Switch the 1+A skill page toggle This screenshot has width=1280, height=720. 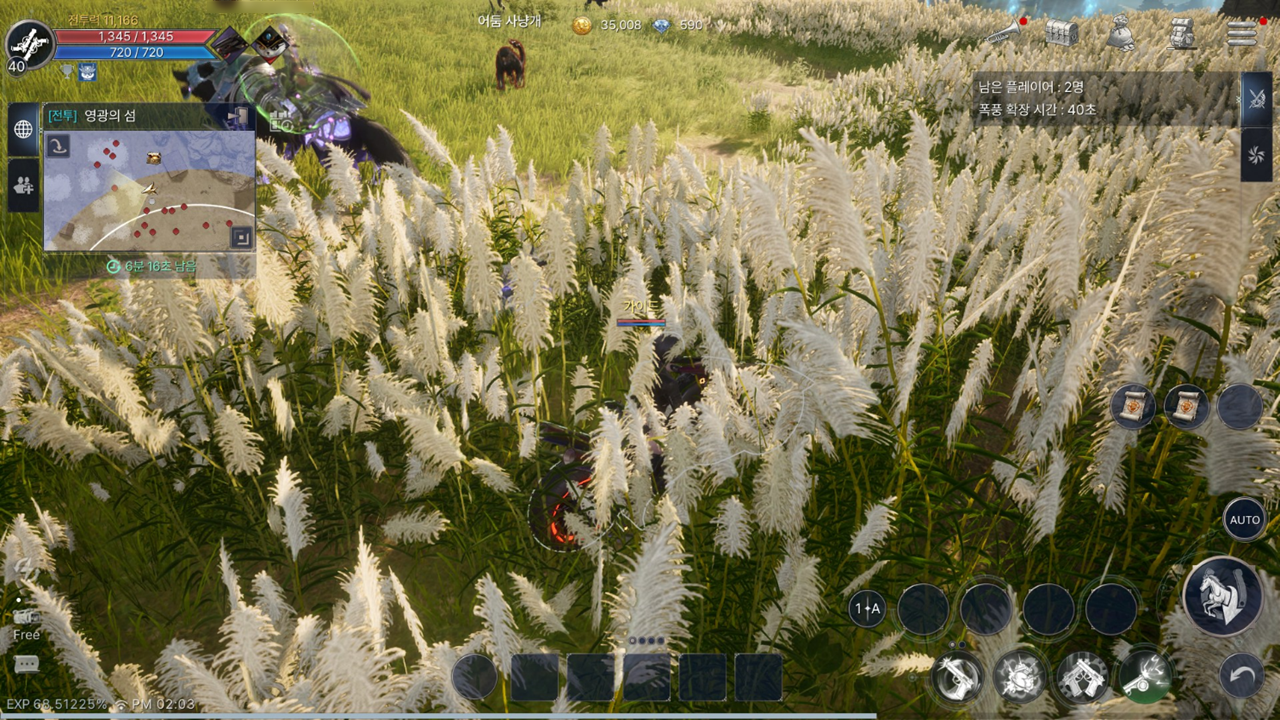(x=866, y=608)
